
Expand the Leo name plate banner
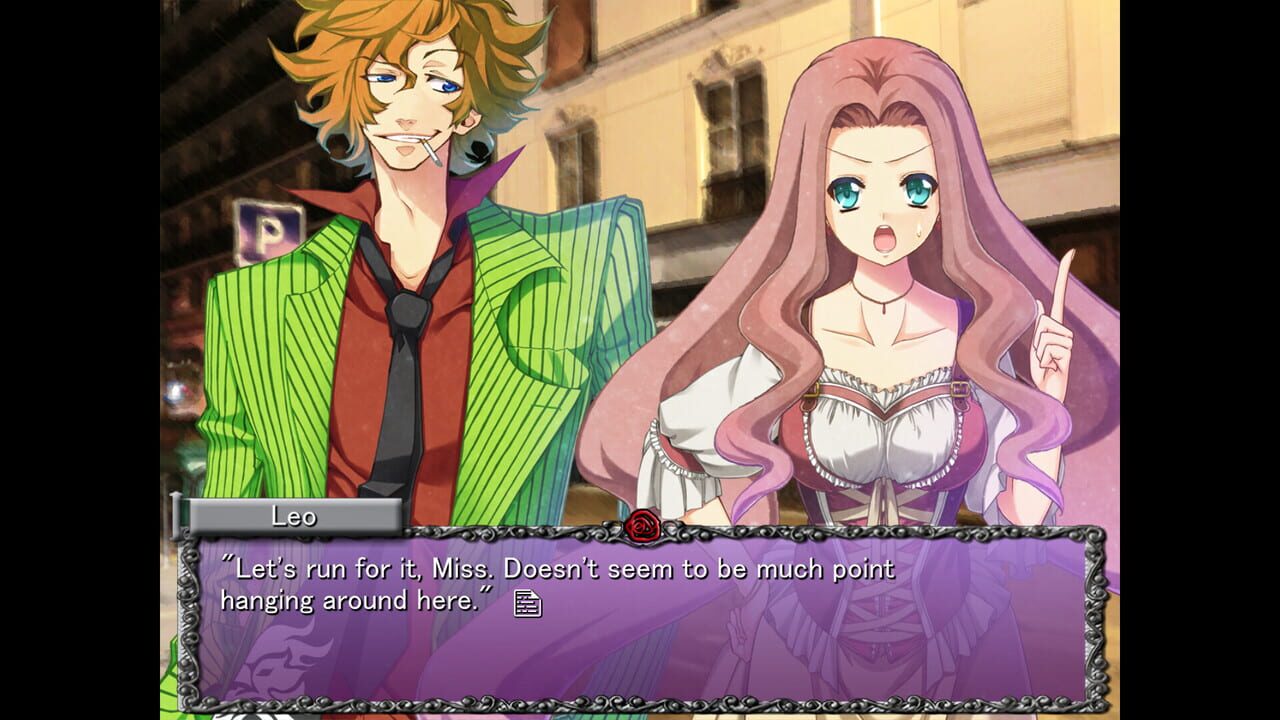coord(295,517)
